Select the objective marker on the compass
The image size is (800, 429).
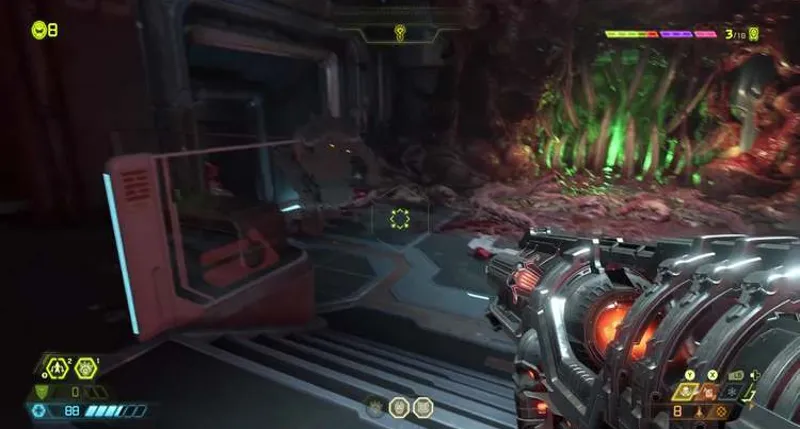(x=400, y=32)
